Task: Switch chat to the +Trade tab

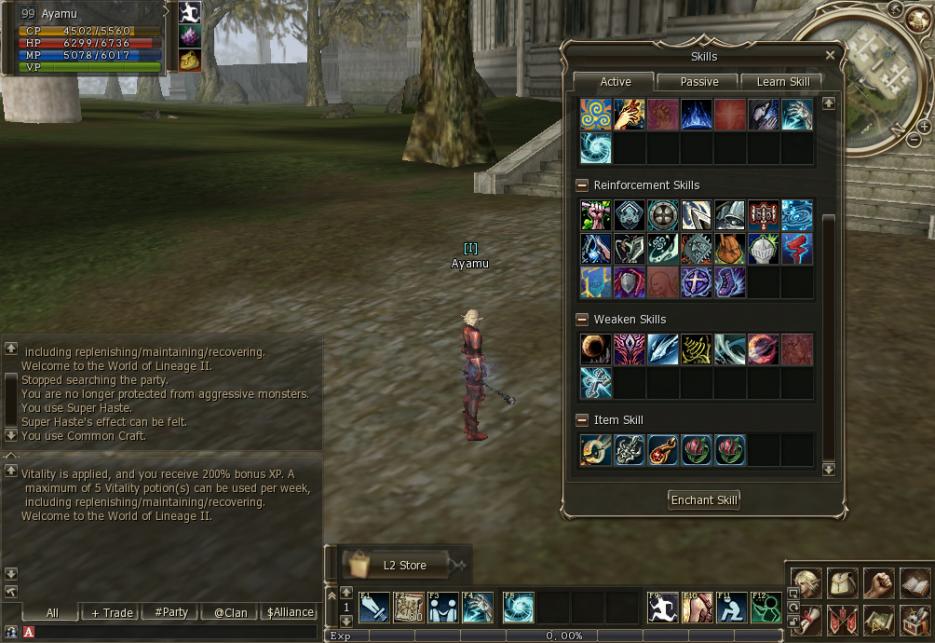Action: click(x=111, y=612)
